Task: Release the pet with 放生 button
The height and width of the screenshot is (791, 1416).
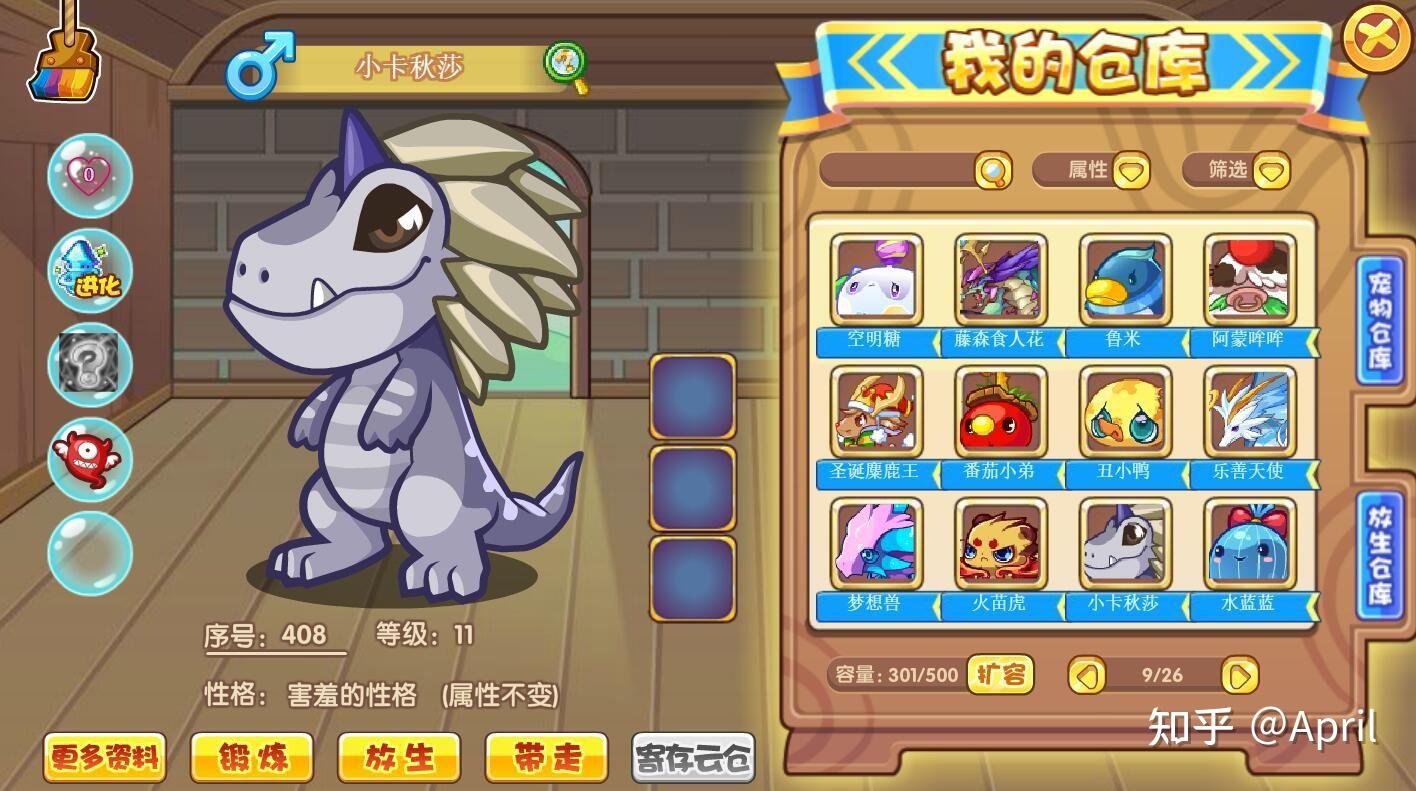Action: point(399,757)
